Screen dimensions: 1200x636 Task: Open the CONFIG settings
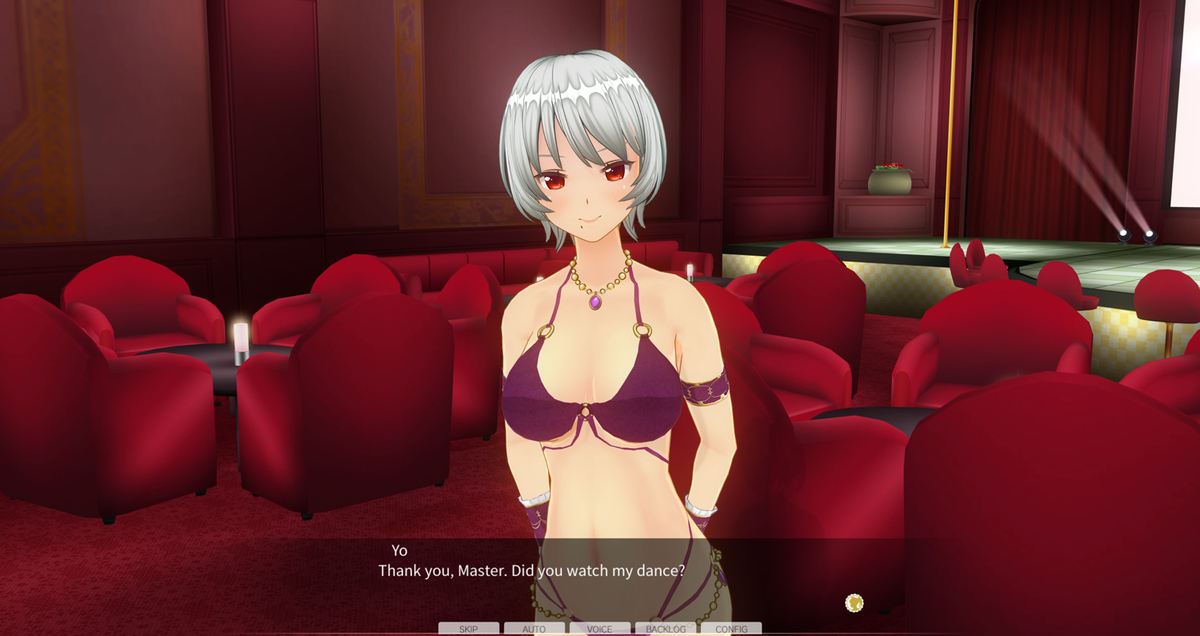coord(731,629)
